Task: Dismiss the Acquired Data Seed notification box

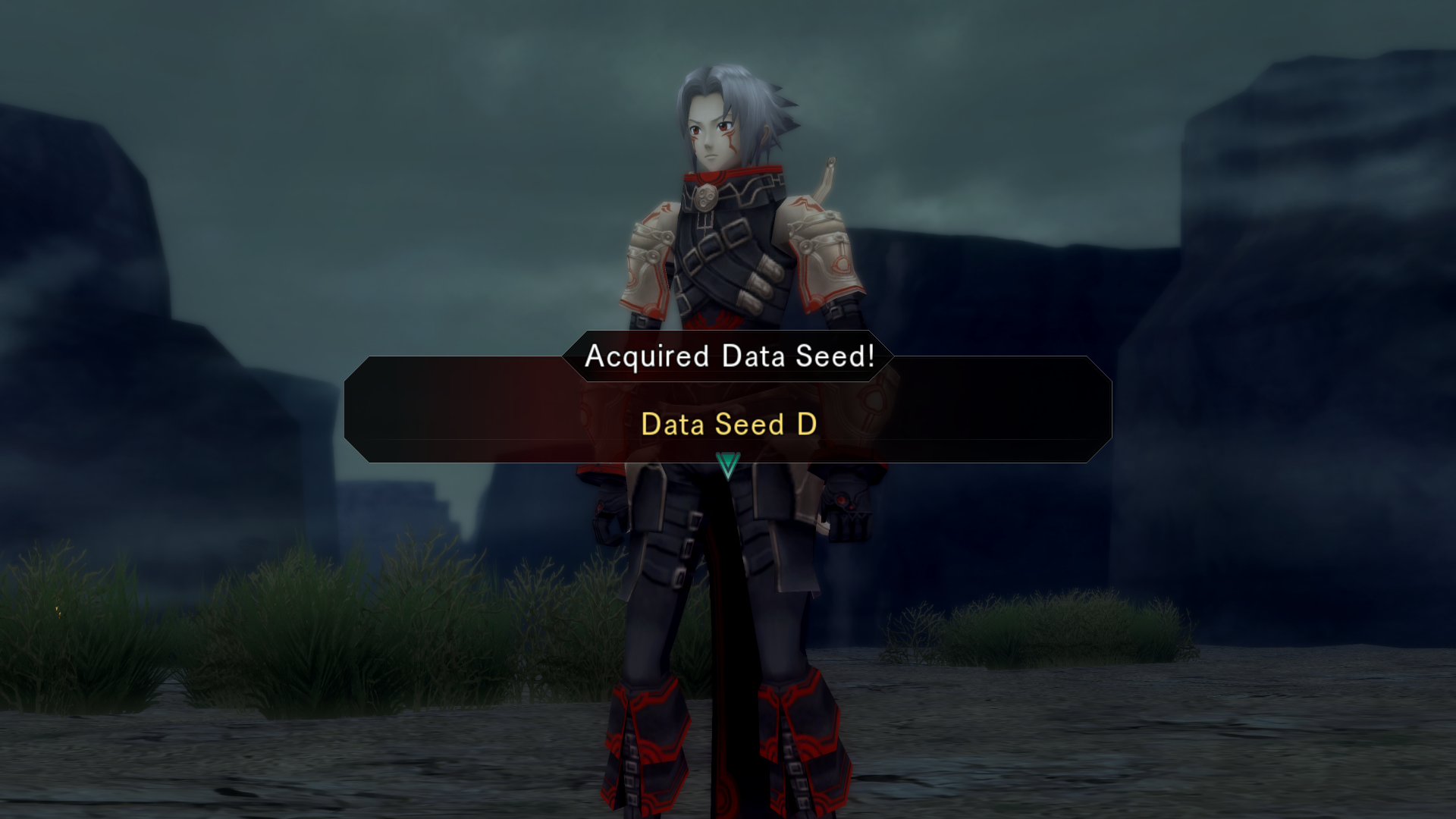Action: 727,409
